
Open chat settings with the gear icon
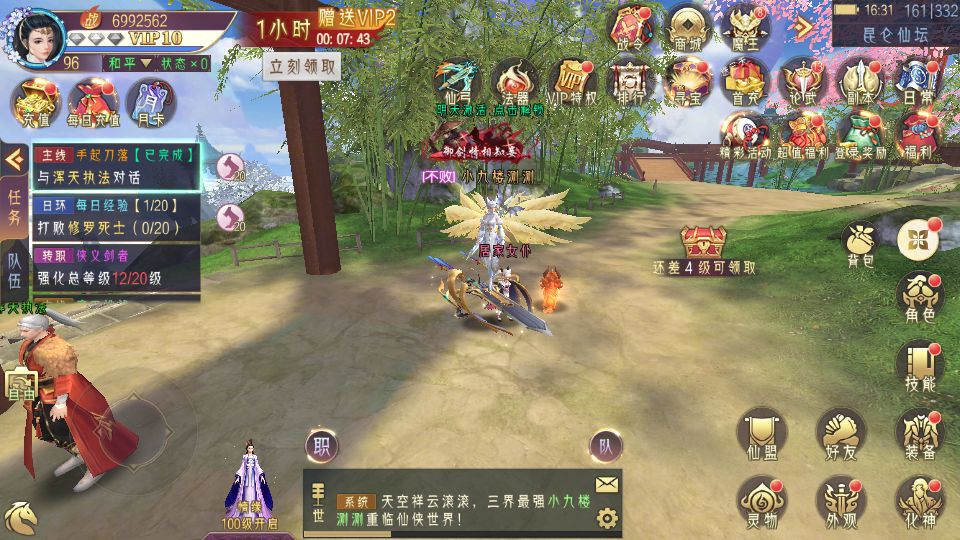pos(606,518)
